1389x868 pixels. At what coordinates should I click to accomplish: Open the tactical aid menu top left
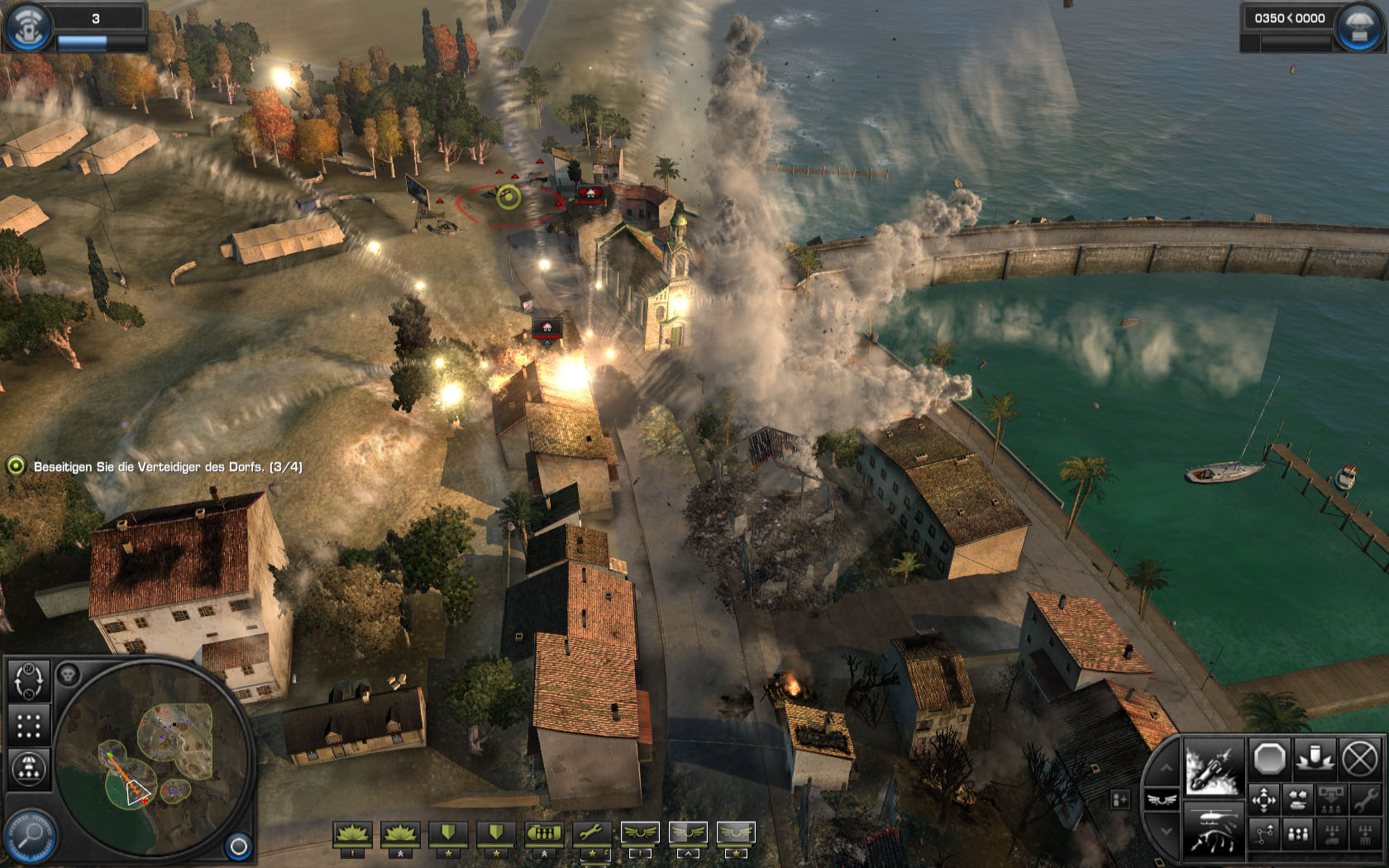pos(28,26)
